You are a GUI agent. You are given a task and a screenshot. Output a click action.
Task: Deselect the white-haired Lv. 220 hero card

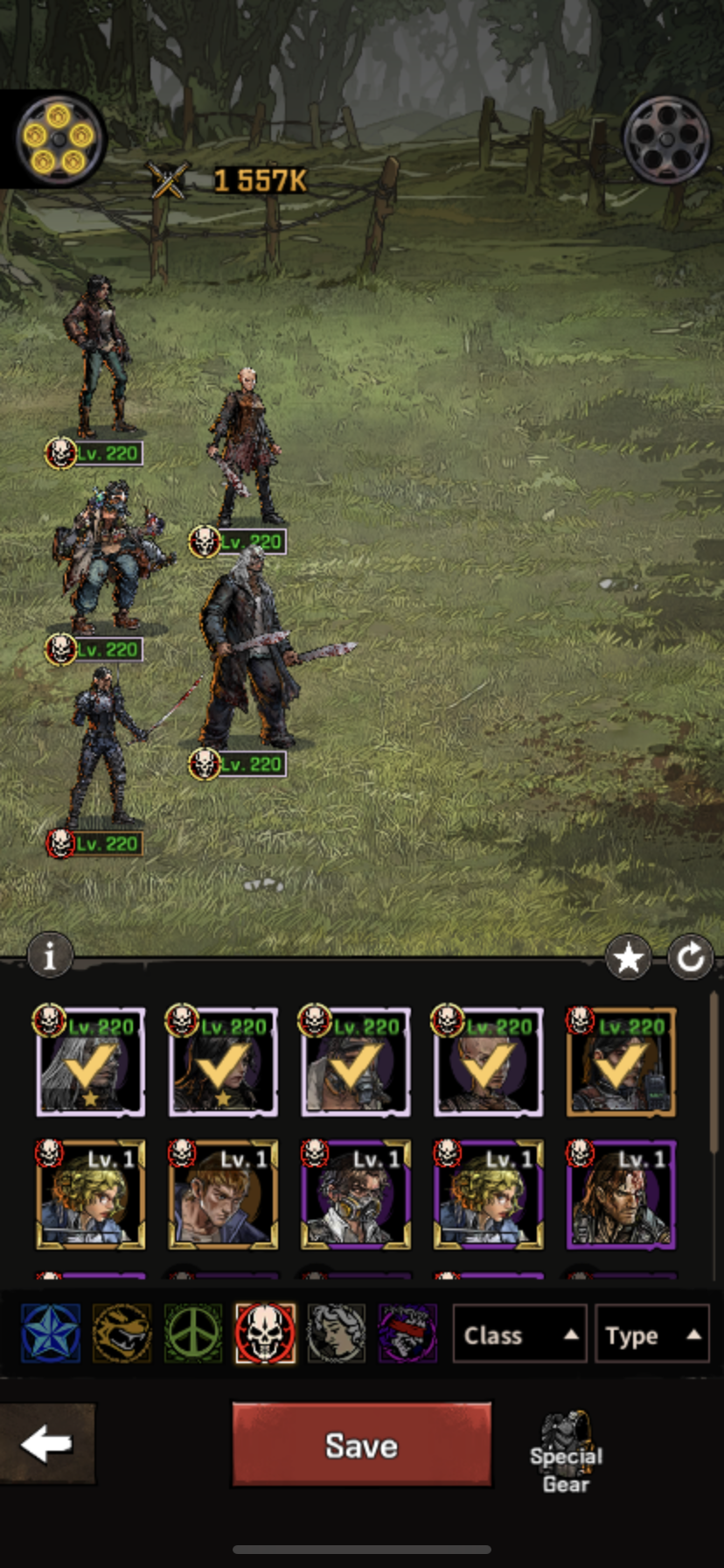(90, 1062)
